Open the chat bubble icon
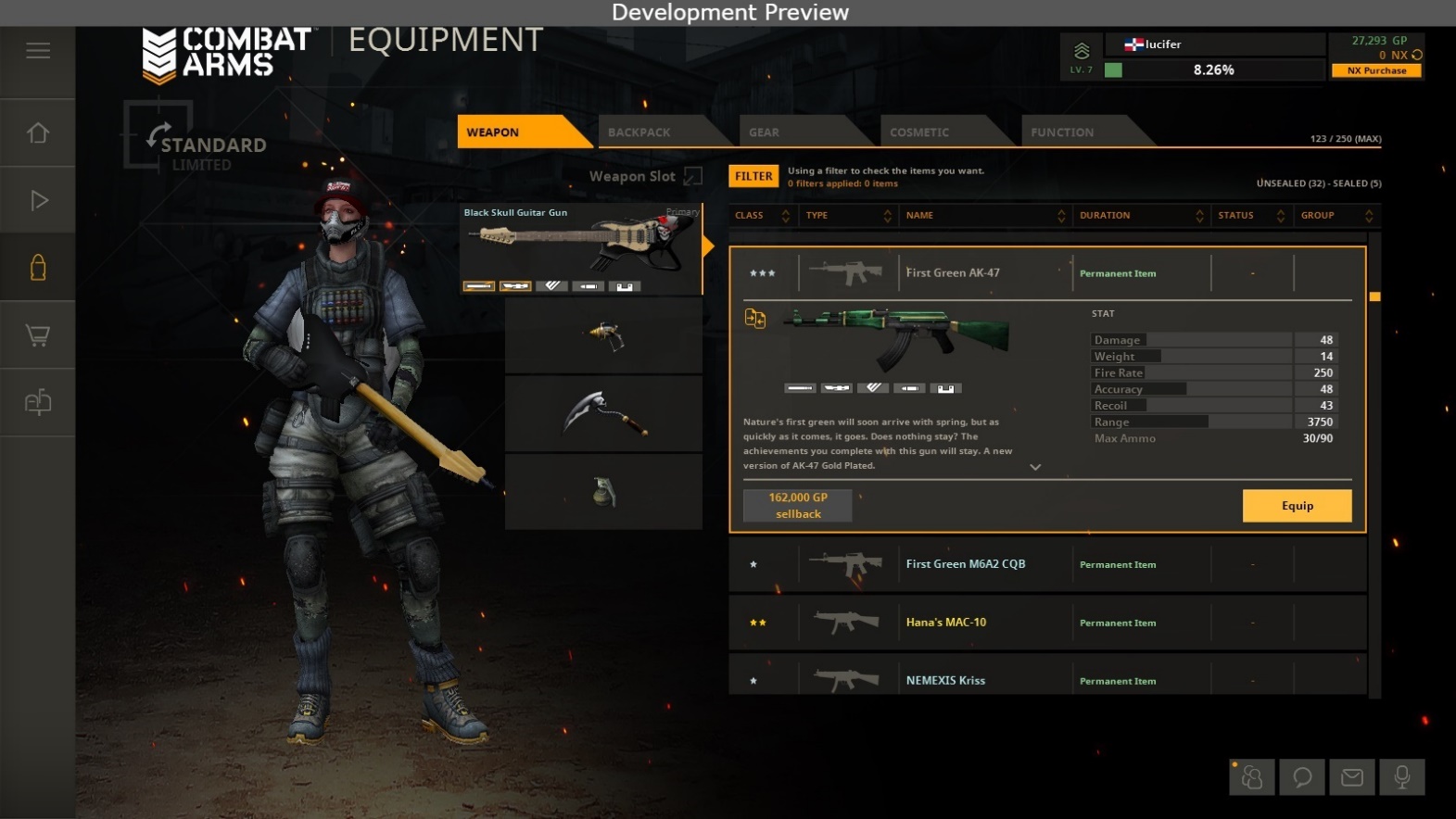The height and width of the screenshot is (819, 1456). 1302,777
